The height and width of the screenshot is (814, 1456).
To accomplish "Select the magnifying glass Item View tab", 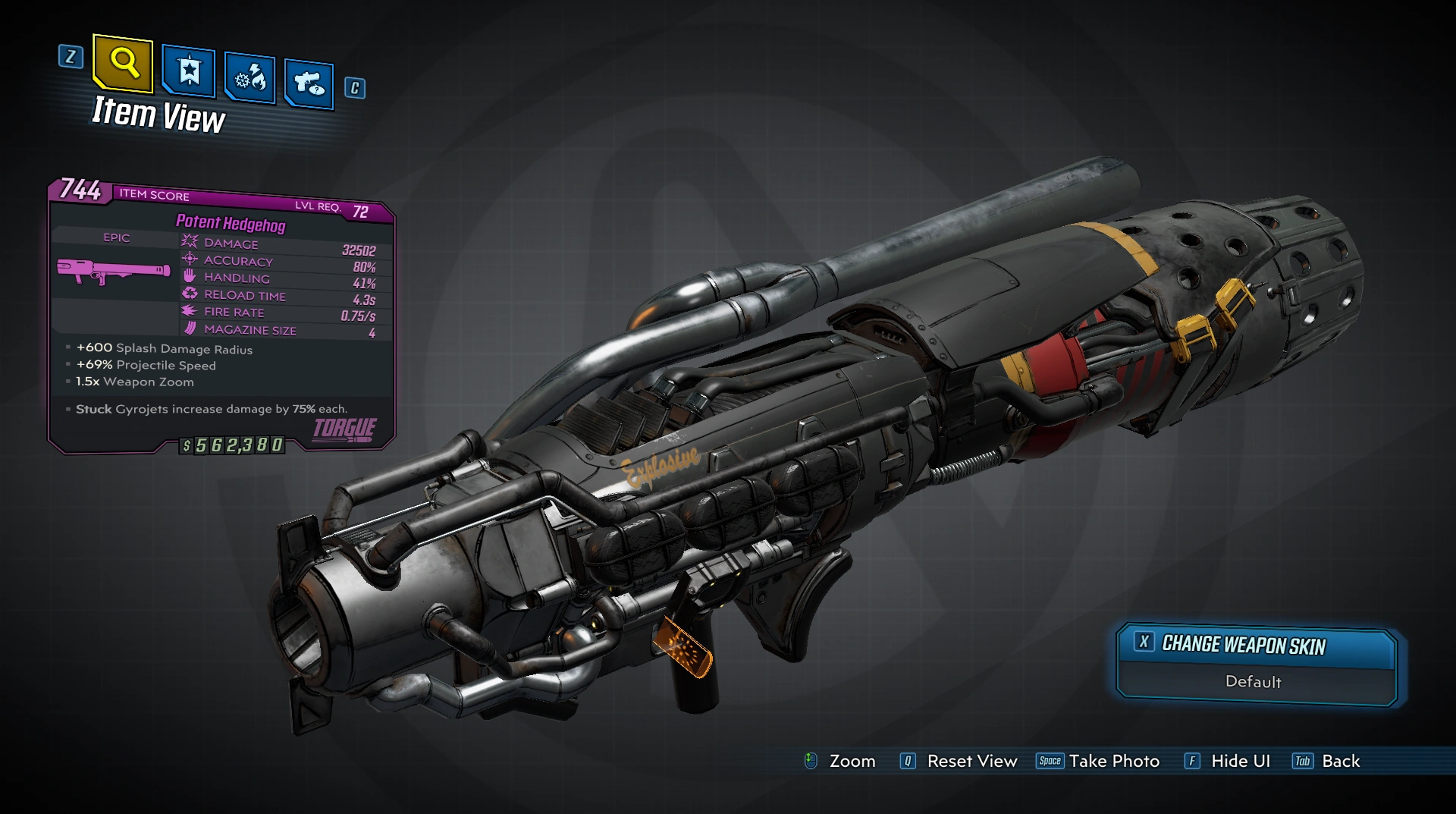I will click(124, 62).
